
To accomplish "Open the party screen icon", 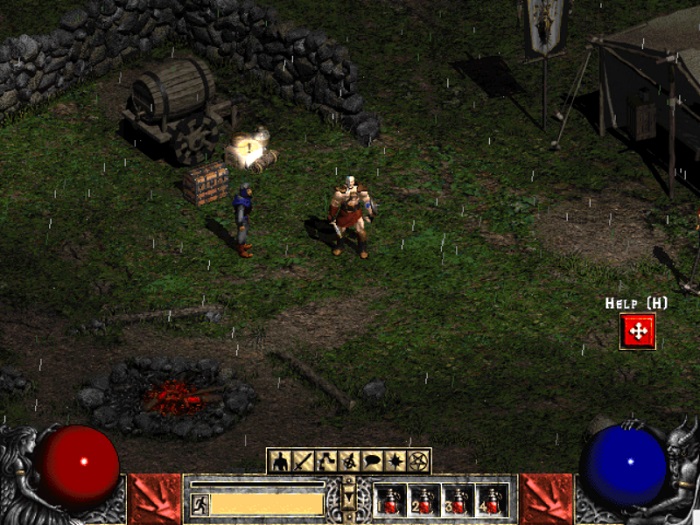I will 349,461.
